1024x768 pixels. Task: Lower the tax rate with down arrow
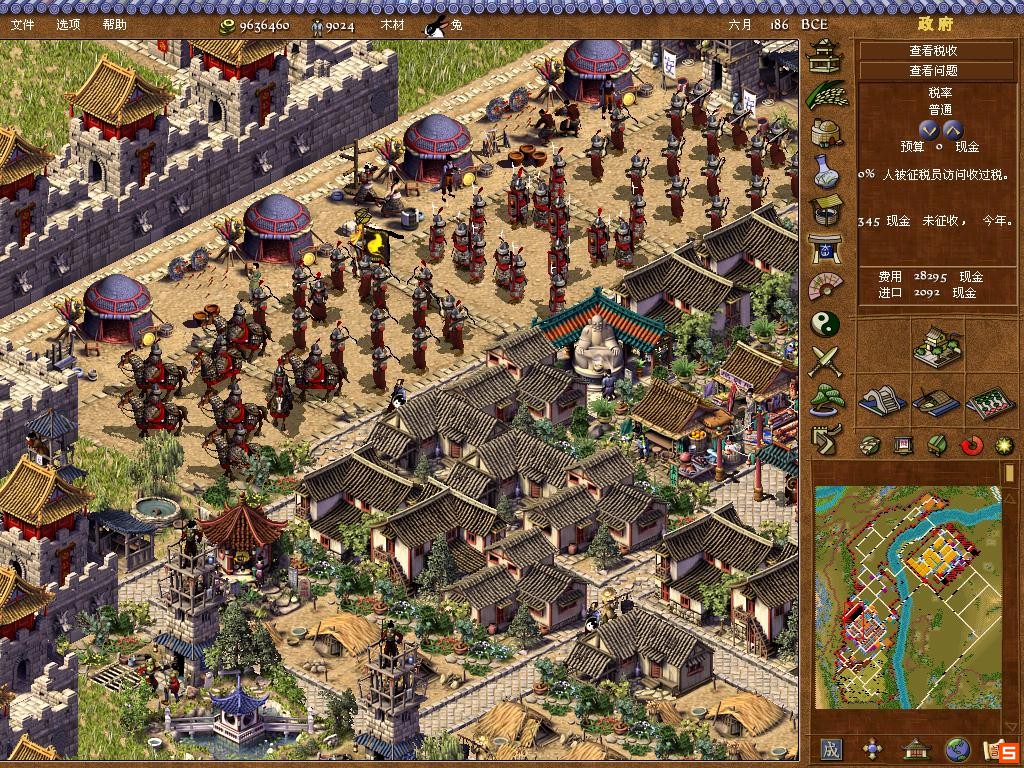(929, 129)
